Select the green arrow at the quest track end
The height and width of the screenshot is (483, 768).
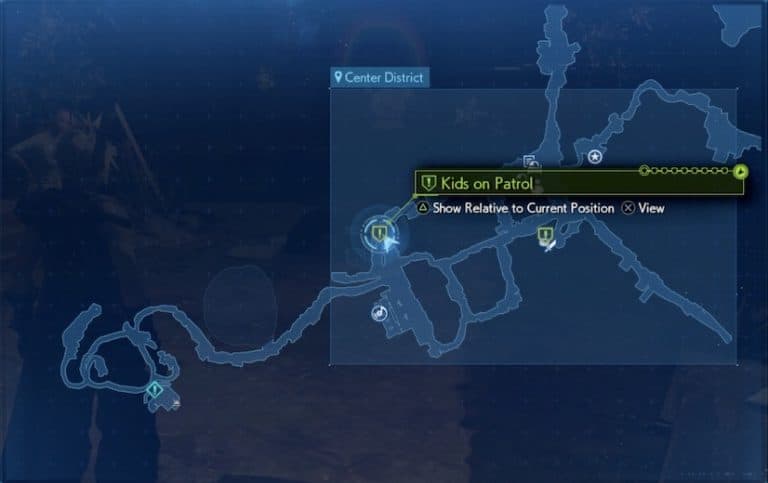(x=740, y=171)
